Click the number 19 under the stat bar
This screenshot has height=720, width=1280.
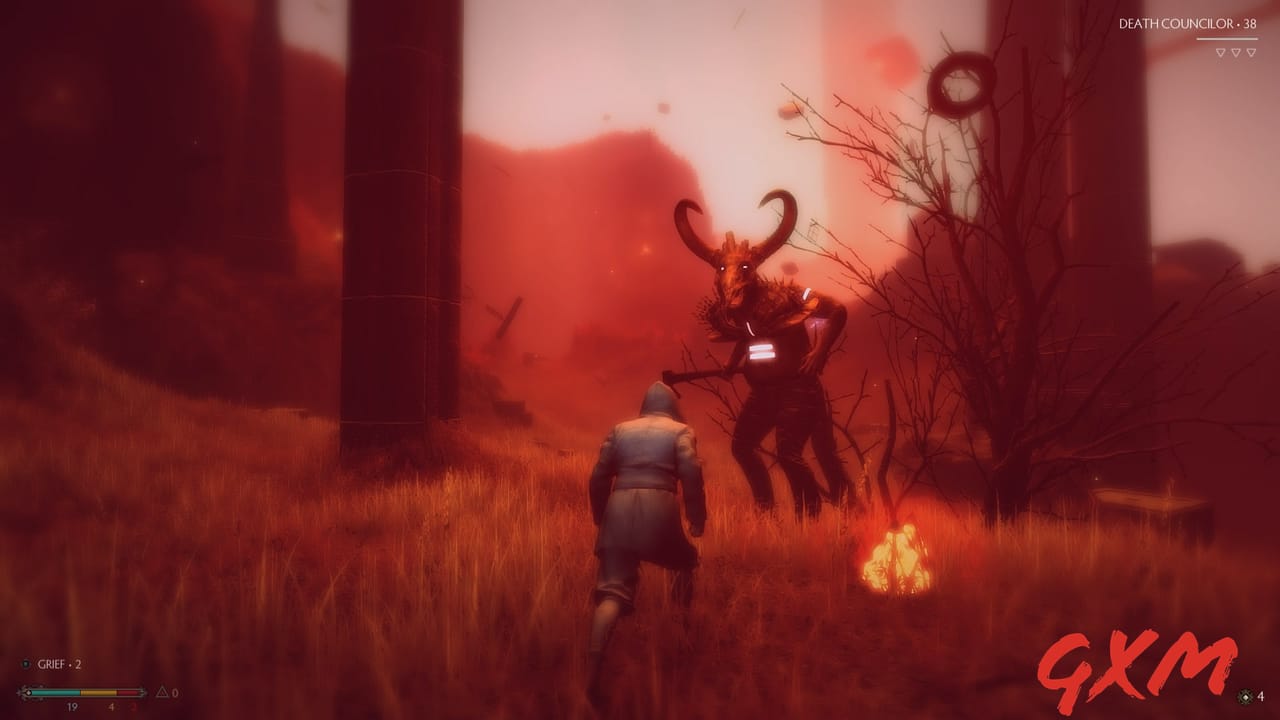tap(72, 707)
